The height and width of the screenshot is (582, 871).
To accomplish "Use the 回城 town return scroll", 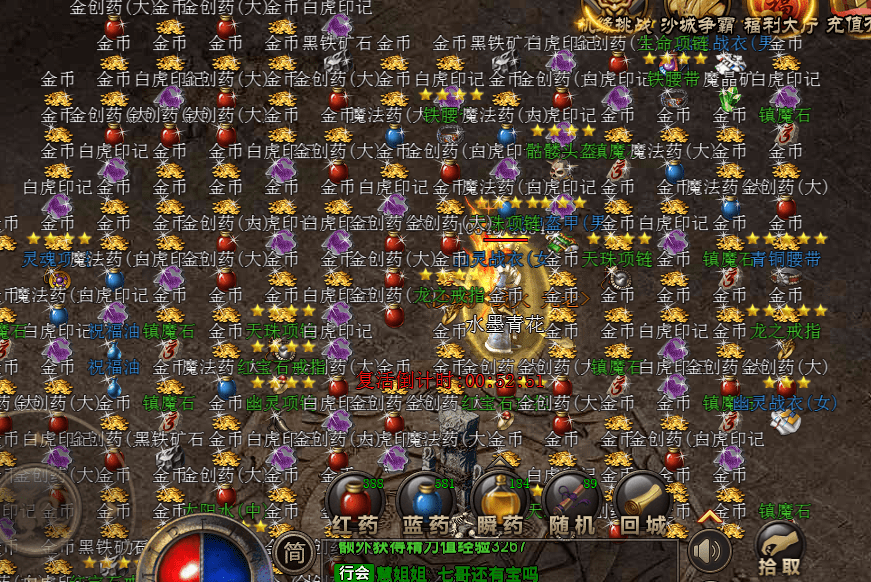I will pos(642,500).
